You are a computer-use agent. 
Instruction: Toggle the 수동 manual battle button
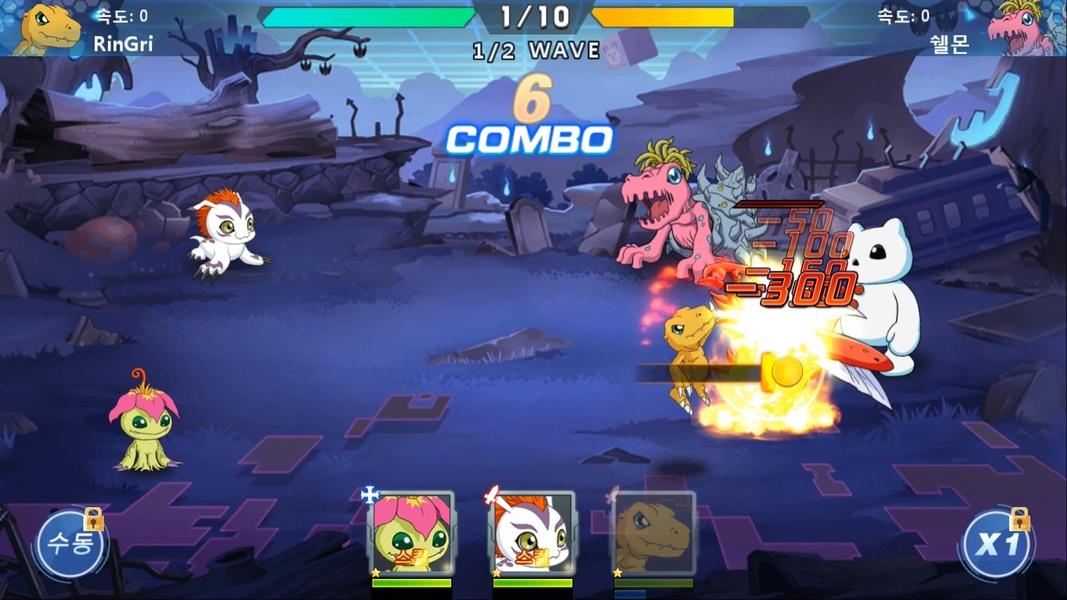[70, 546]
